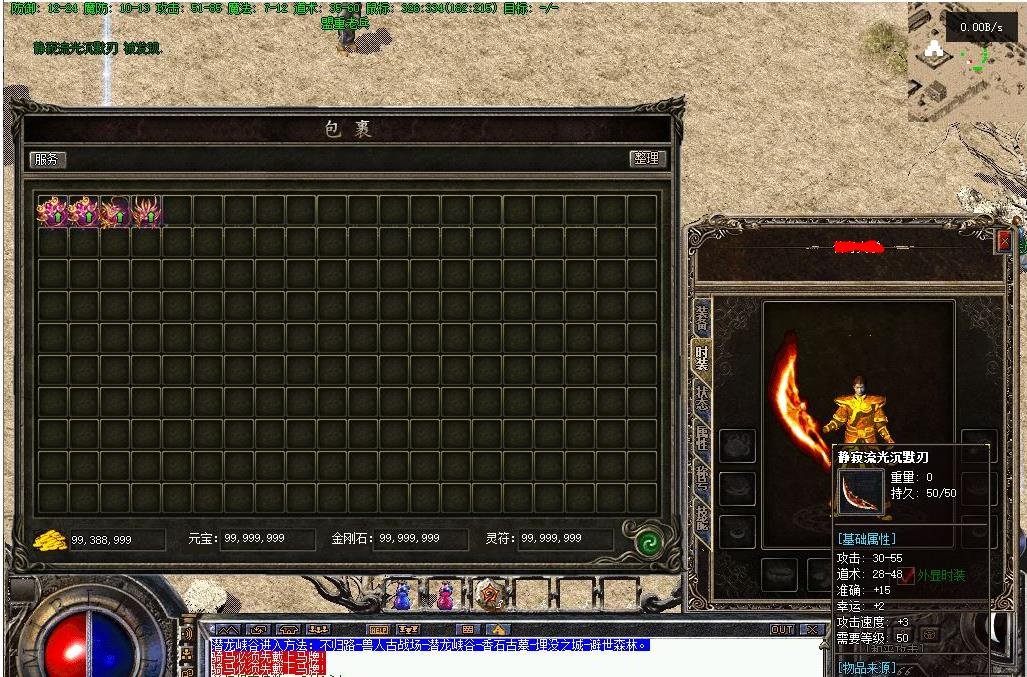Use the pink potion in the hotbar
Image resolution: width=1027 pixels, height=677 pixels.
click(x=444, y=595)
